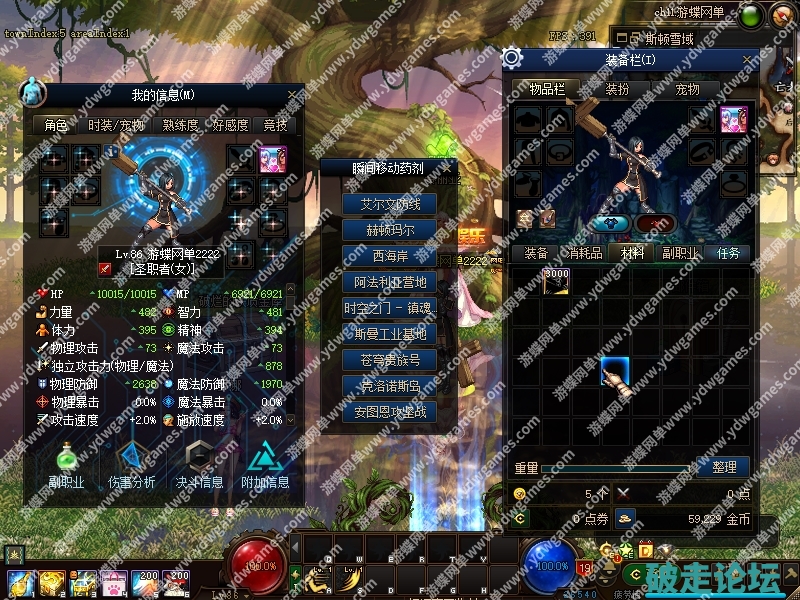Close the 我的信息 character window
Viewport: 800px width, 600px height.
pos(294,95)
